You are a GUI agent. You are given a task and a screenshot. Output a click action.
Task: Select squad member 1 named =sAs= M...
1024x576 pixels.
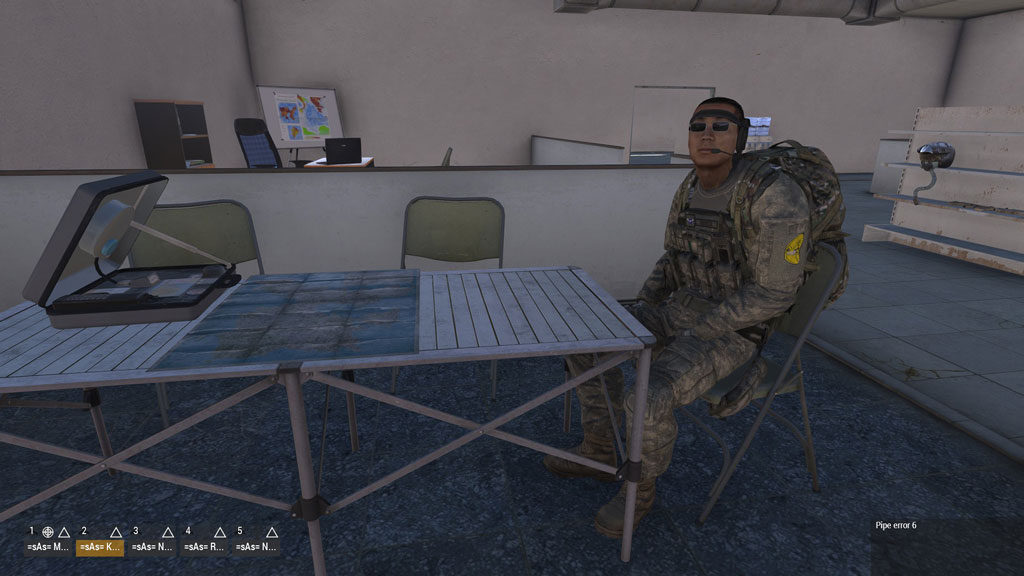(x=48, y=547)
